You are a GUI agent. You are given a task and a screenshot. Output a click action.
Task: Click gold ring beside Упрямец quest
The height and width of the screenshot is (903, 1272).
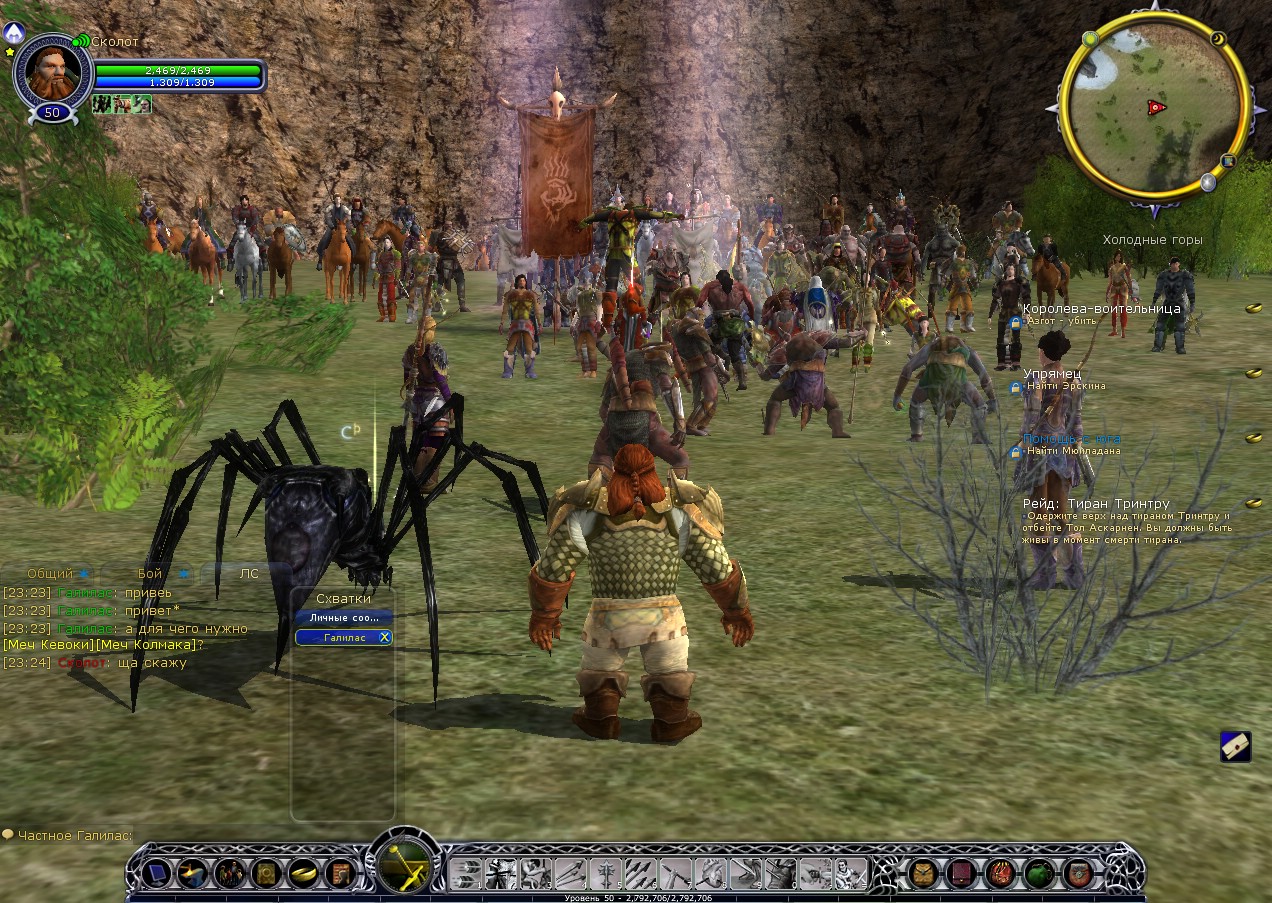pos(1254,373)
